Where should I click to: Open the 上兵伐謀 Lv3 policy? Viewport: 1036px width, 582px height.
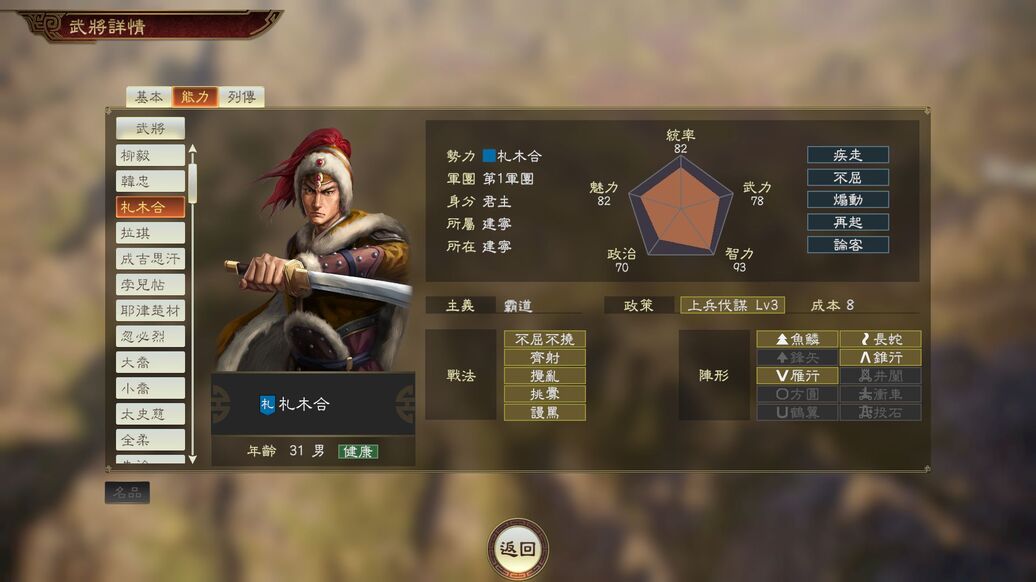click(732, 305)
